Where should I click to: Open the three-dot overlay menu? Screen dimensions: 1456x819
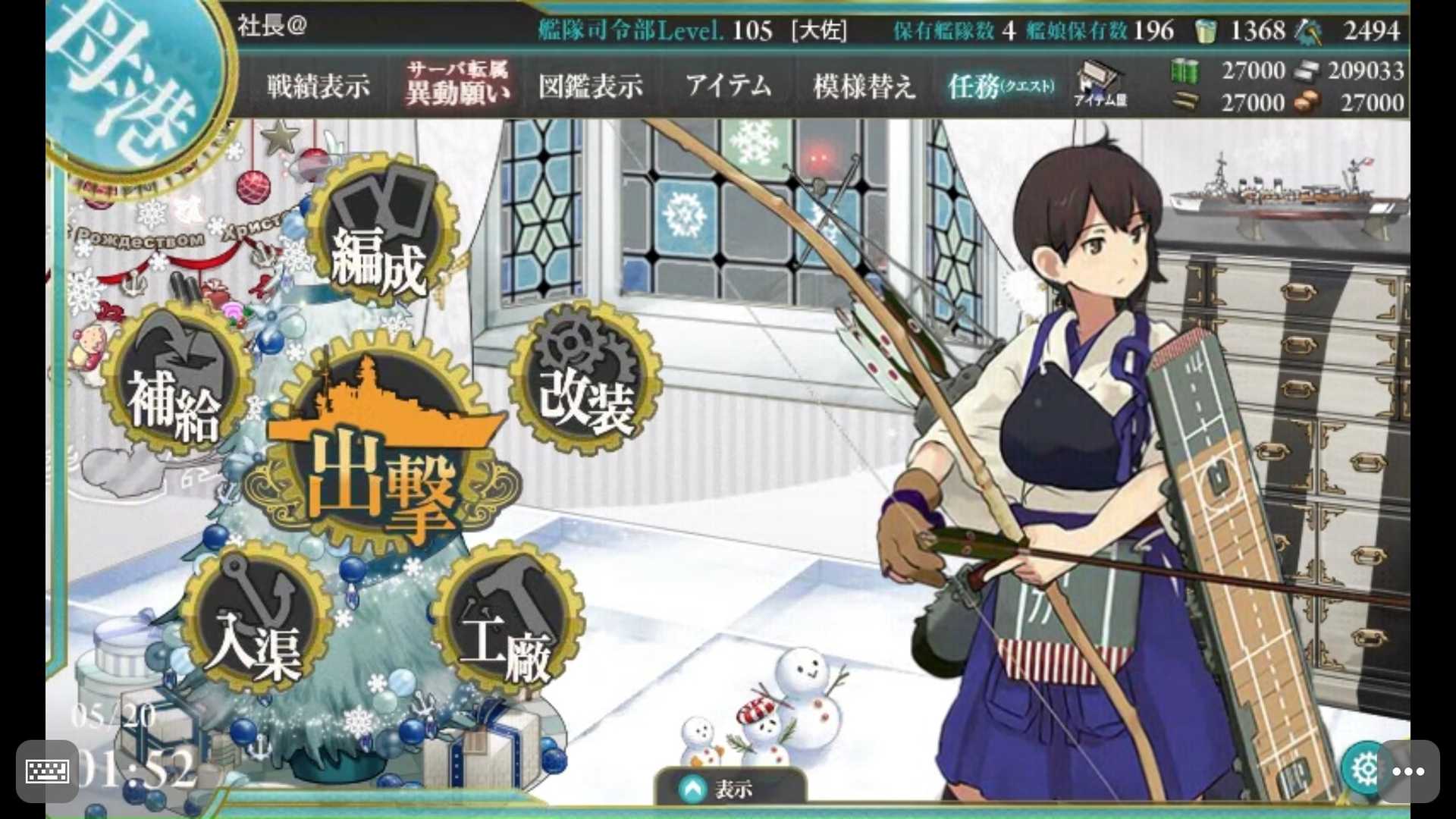[x=1408, y=771]
